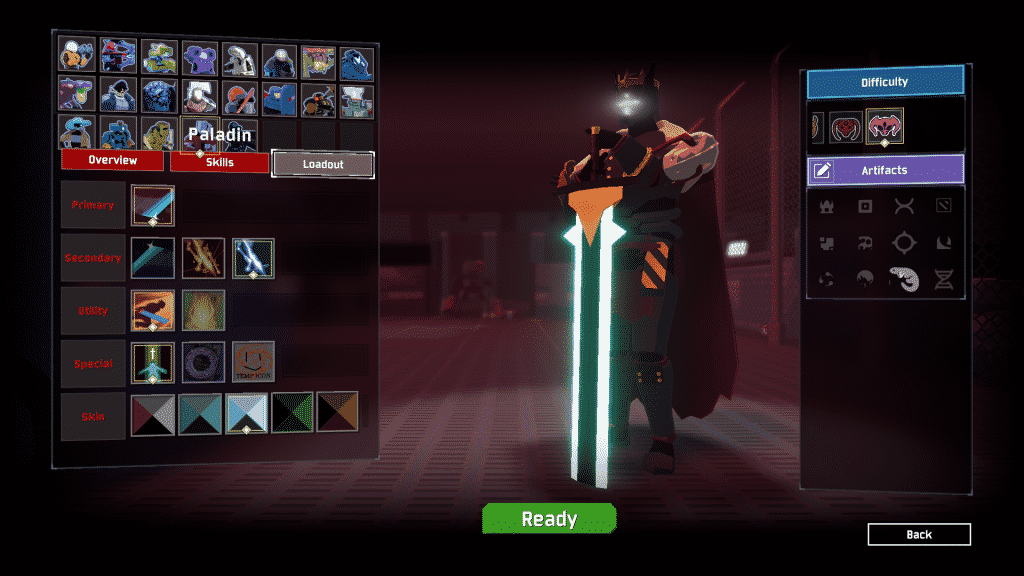This screenshot has height=576, width=1024.
Task: Select the Temp Icon special skill
Action: tap(254, 362)
